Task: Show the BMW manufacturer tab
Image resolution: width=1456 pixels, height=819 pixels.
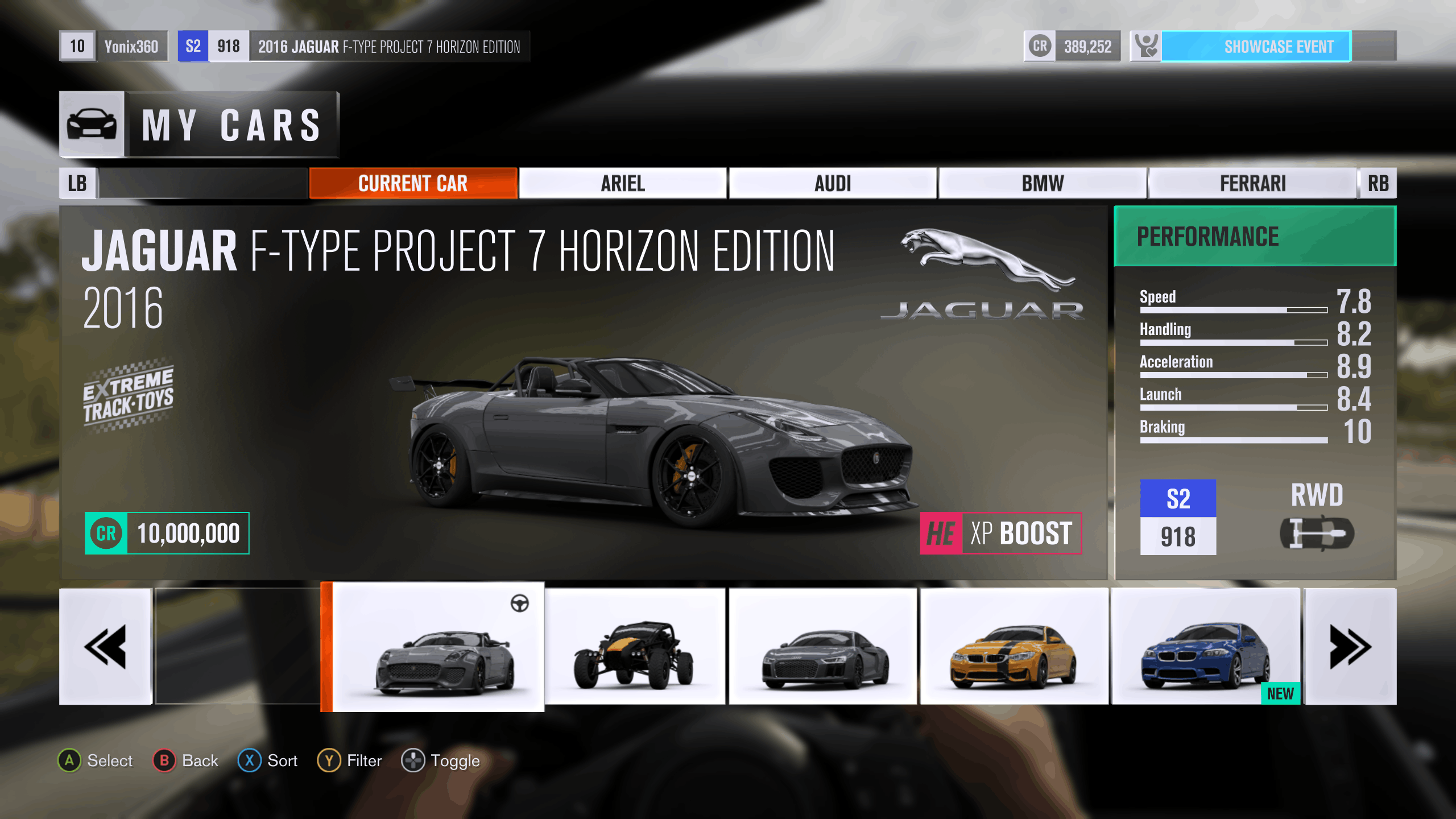Action: click(1042, 183)
